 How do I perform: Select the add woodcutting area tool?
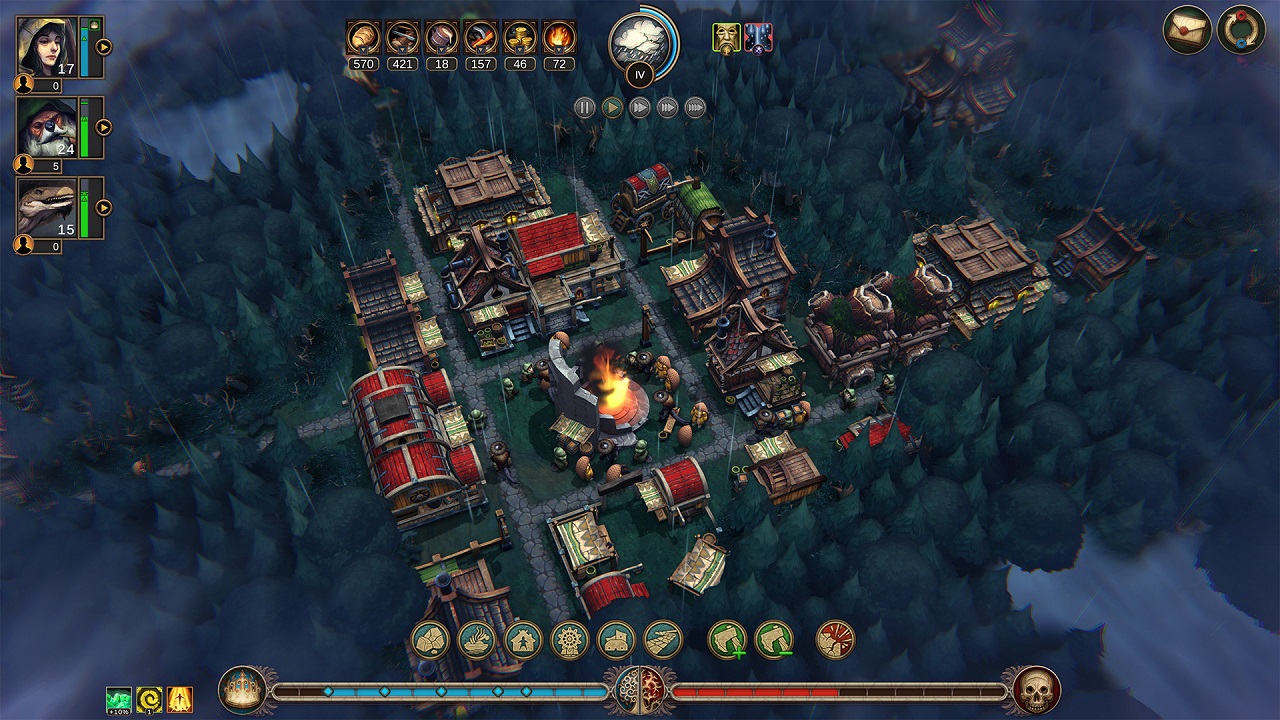pyautogui.click(x=727, y=640)
